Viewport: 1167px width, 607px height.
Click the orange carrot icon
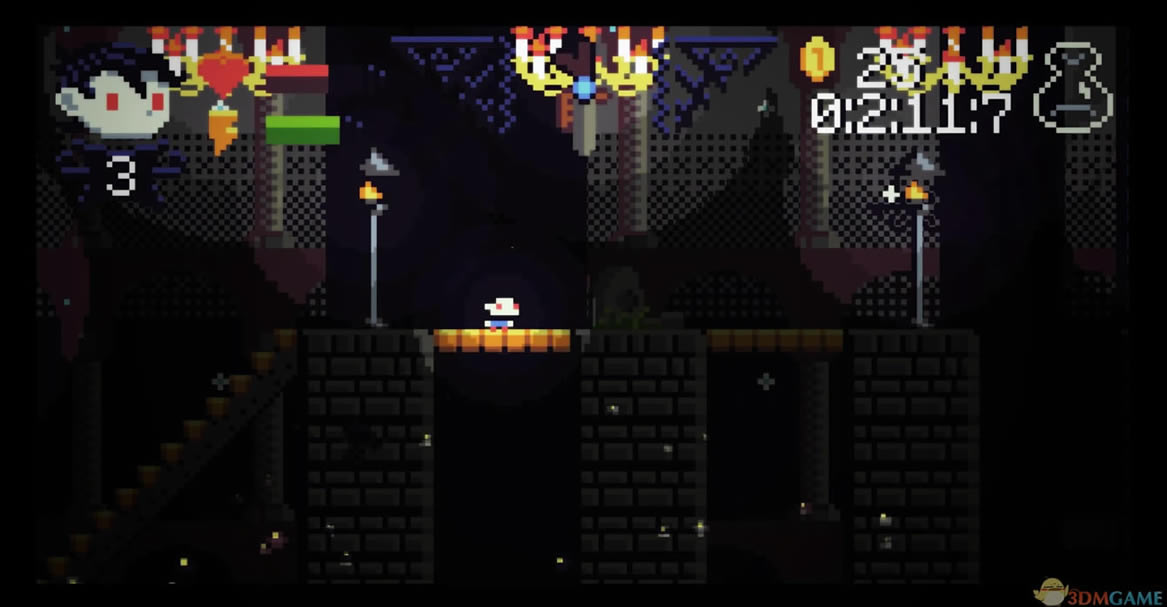pos(223,130)
